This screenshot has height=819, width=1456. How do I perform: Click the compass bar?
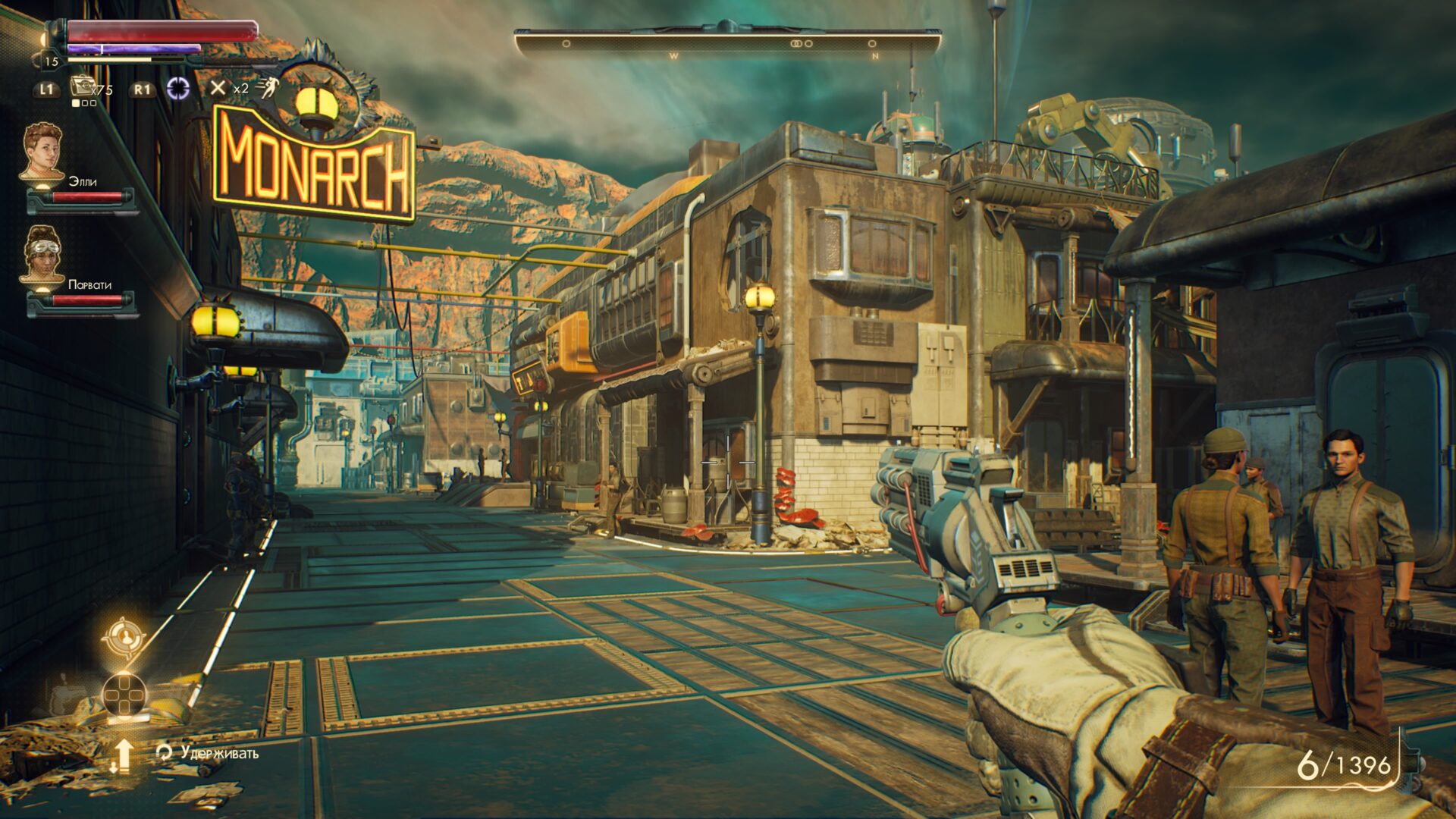click(726, 44)
